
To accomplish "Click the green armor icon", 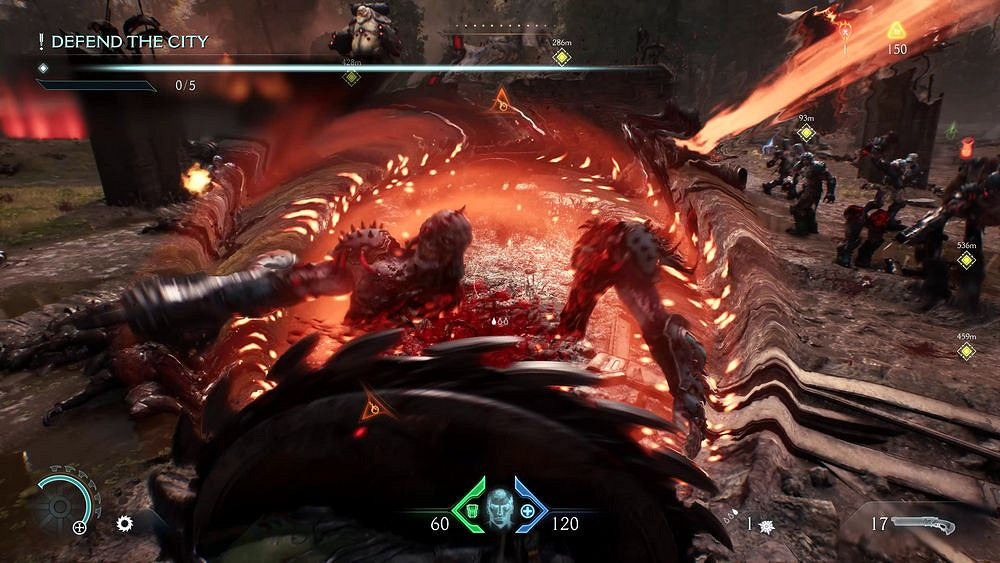I will click(469, 512).
